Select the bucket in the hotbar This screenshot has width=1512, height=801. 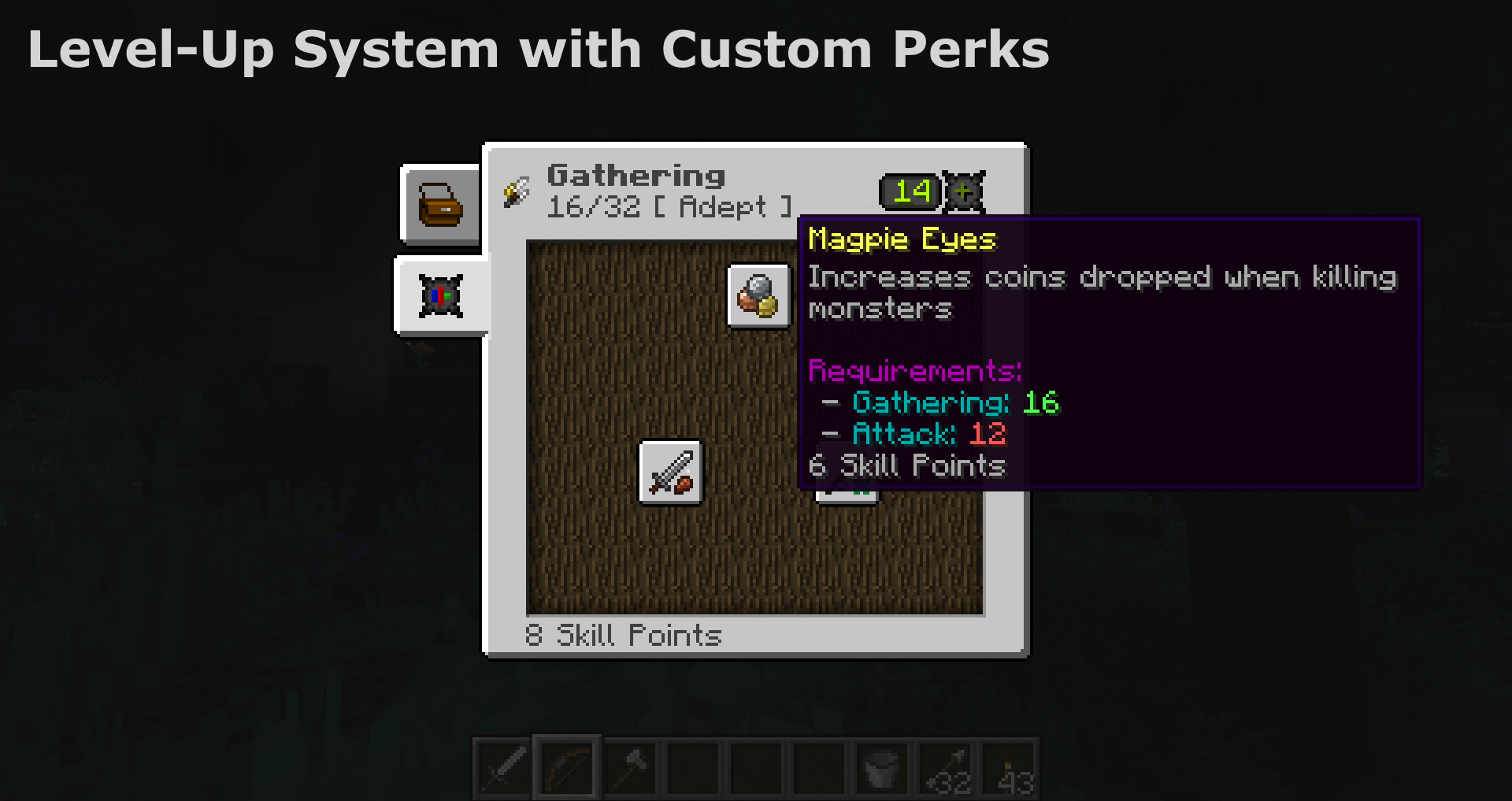(880, 768)
